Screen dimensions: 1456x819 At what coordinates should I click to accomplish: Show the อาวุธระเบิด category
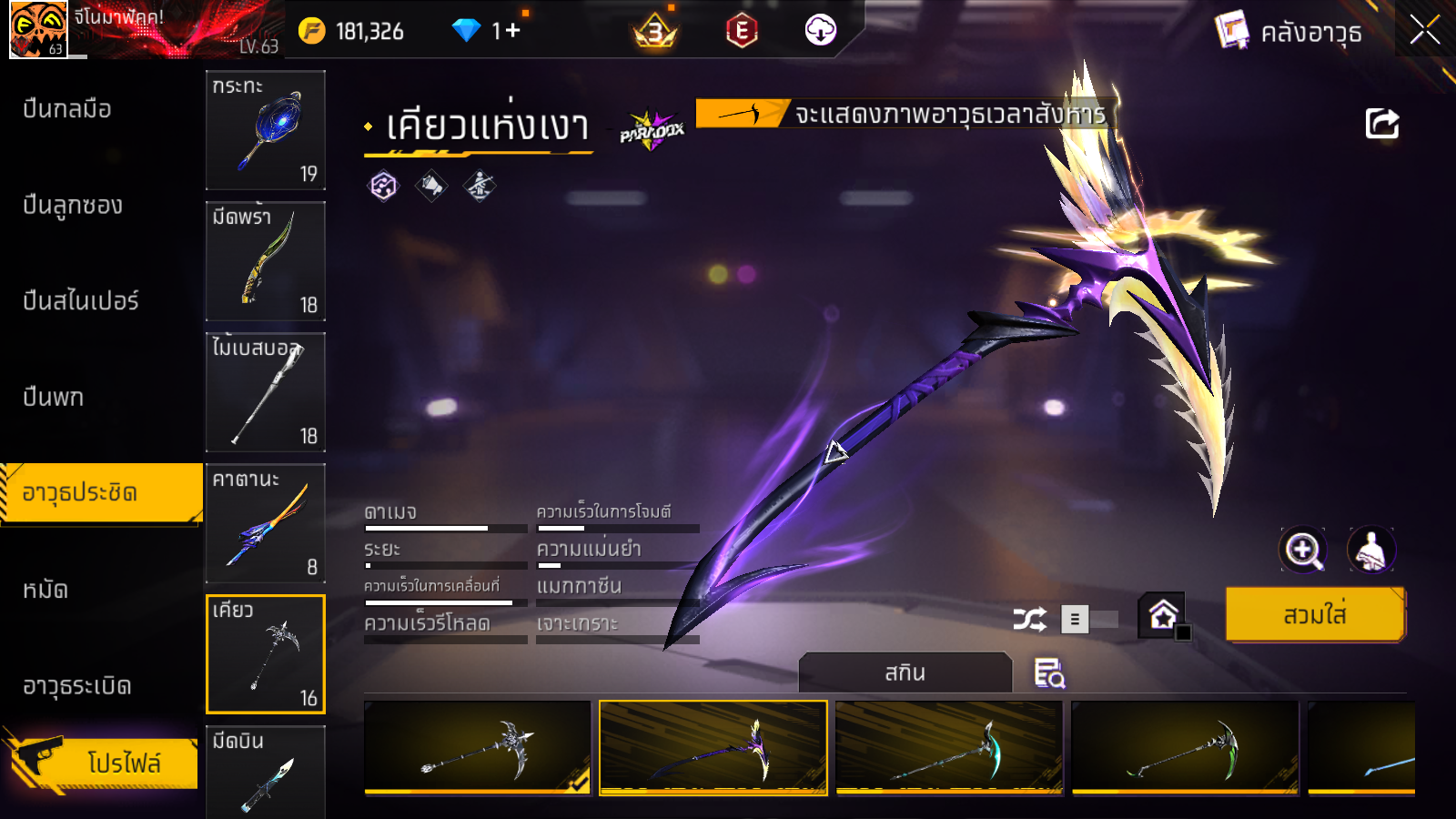[77, 686]
